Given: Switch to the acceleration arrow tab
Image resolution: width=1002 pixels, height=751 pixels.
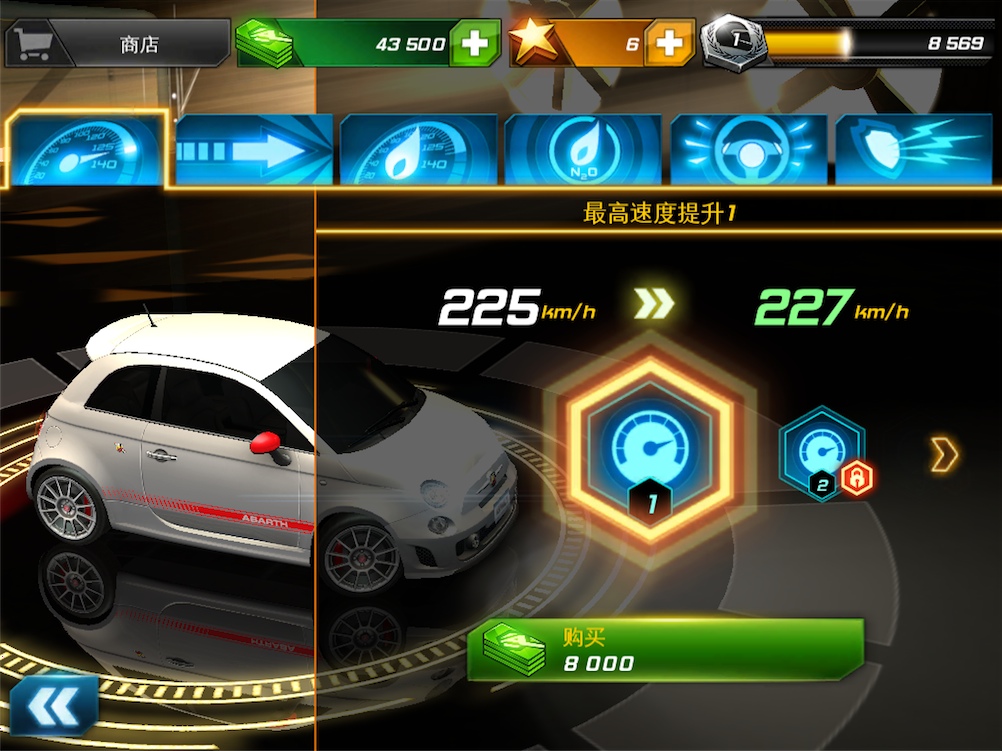Looking at the screenshot, I should [254, 150].
